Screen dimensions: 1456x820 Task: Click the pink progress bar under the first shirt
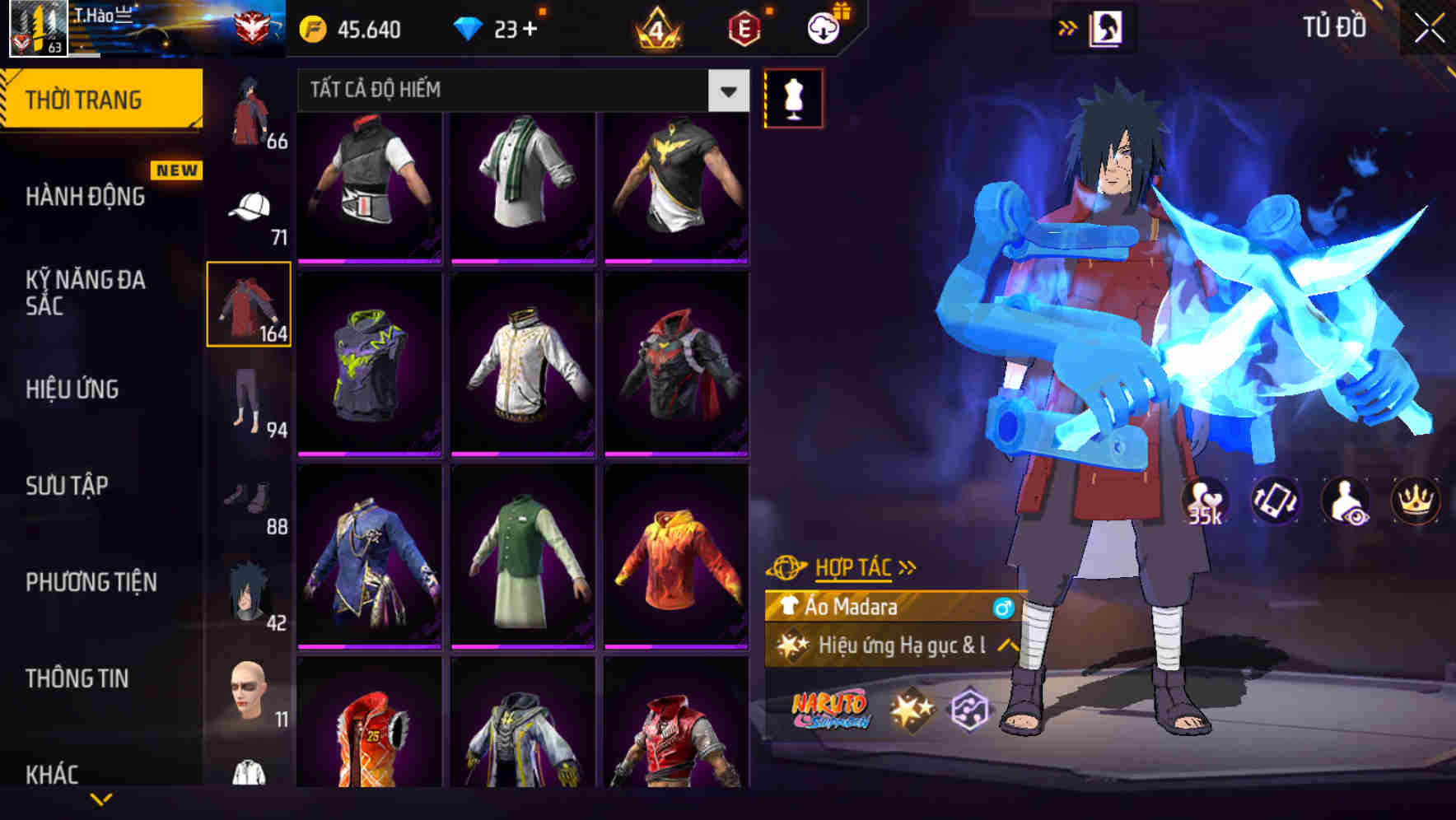point(368,261)
